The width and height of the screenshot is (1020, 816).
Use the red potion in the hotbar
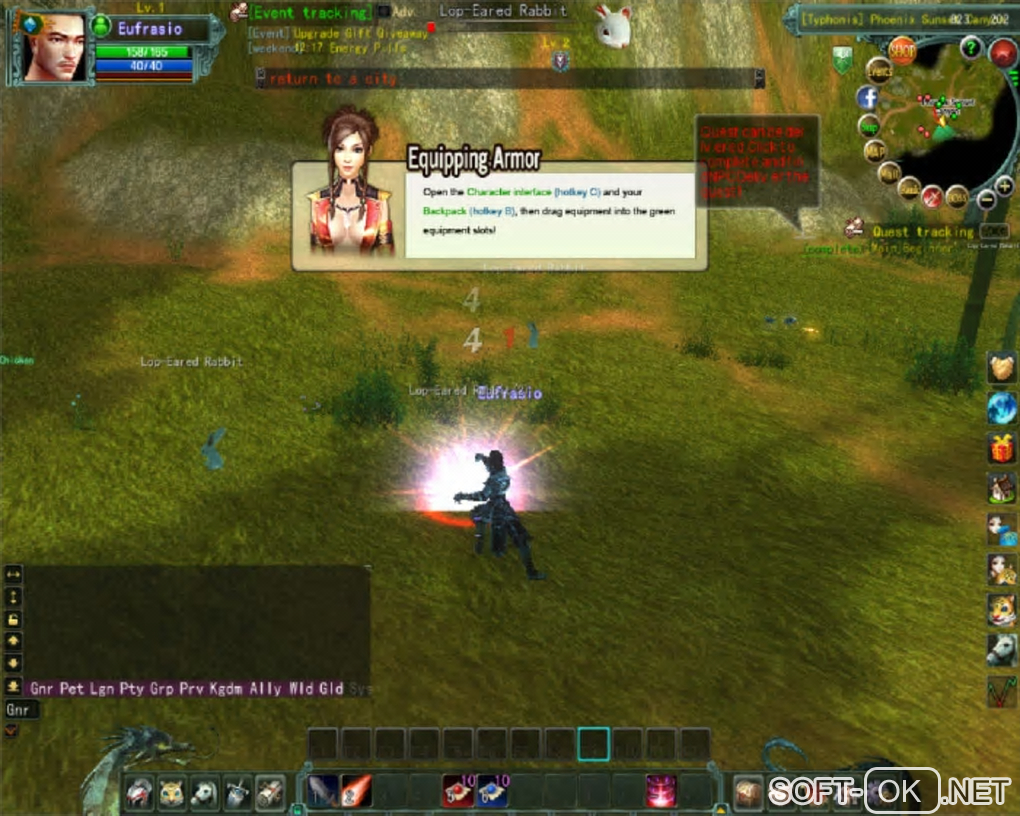(458, 790)
